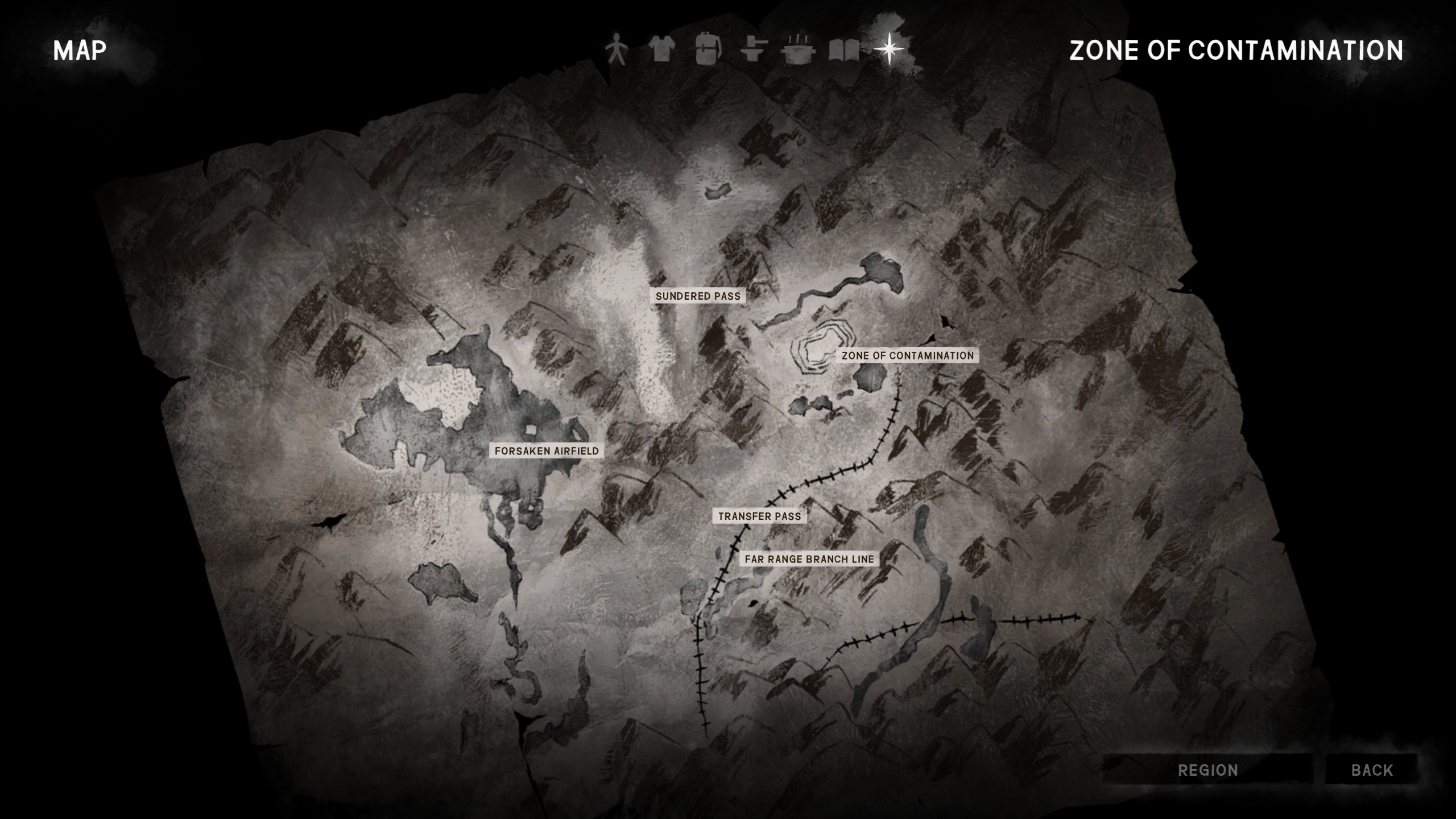Open the backpack inventory tab
Viewport: 1456px width, 819px height.
(708, 49)
